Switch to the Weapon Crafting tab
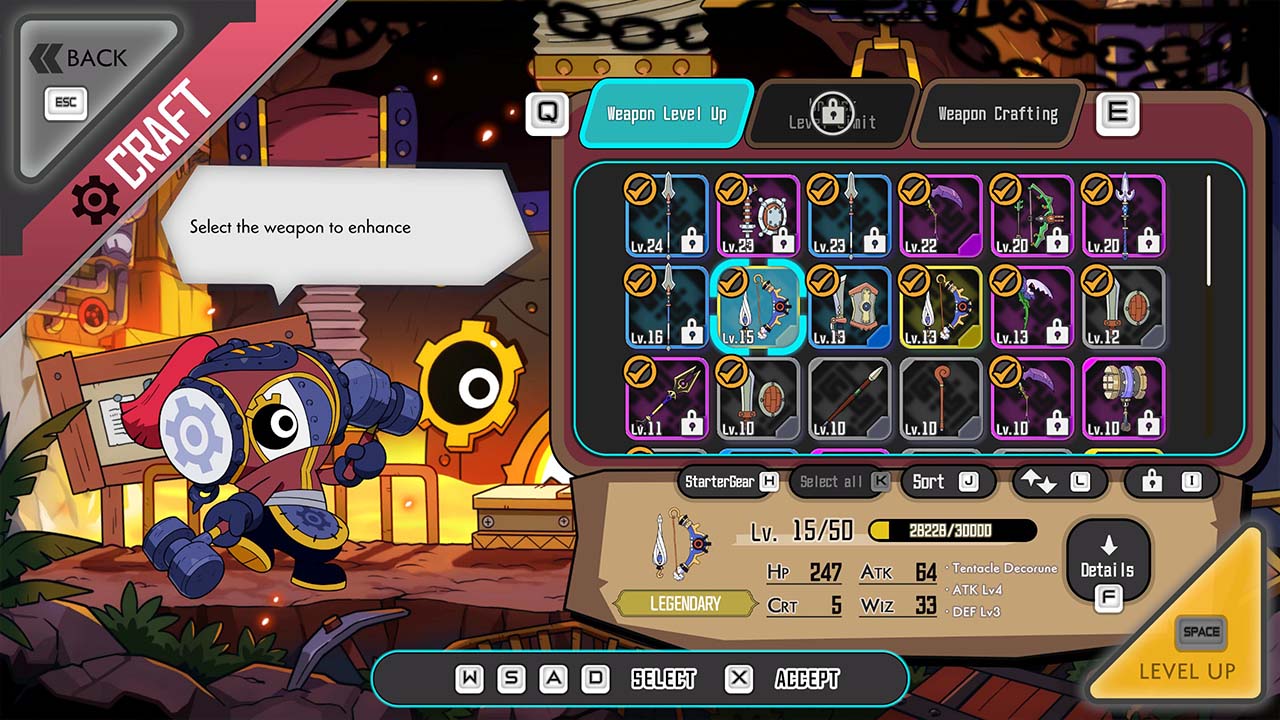1280x720 pixels. (997, 114)
